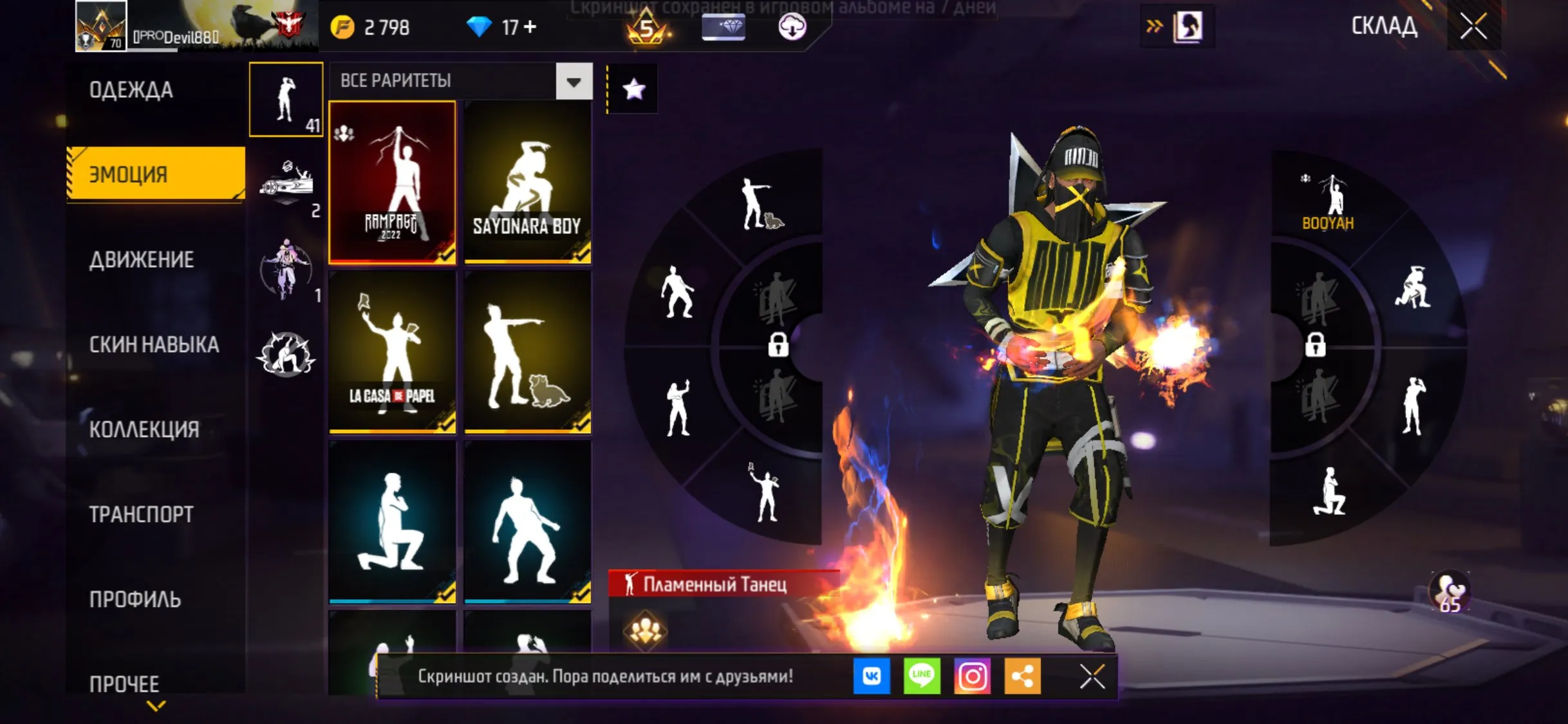The image size is (1568, 724).
Task: Toggle the star favorites filter
Action: pyautogui.click(x=634, y=89)
